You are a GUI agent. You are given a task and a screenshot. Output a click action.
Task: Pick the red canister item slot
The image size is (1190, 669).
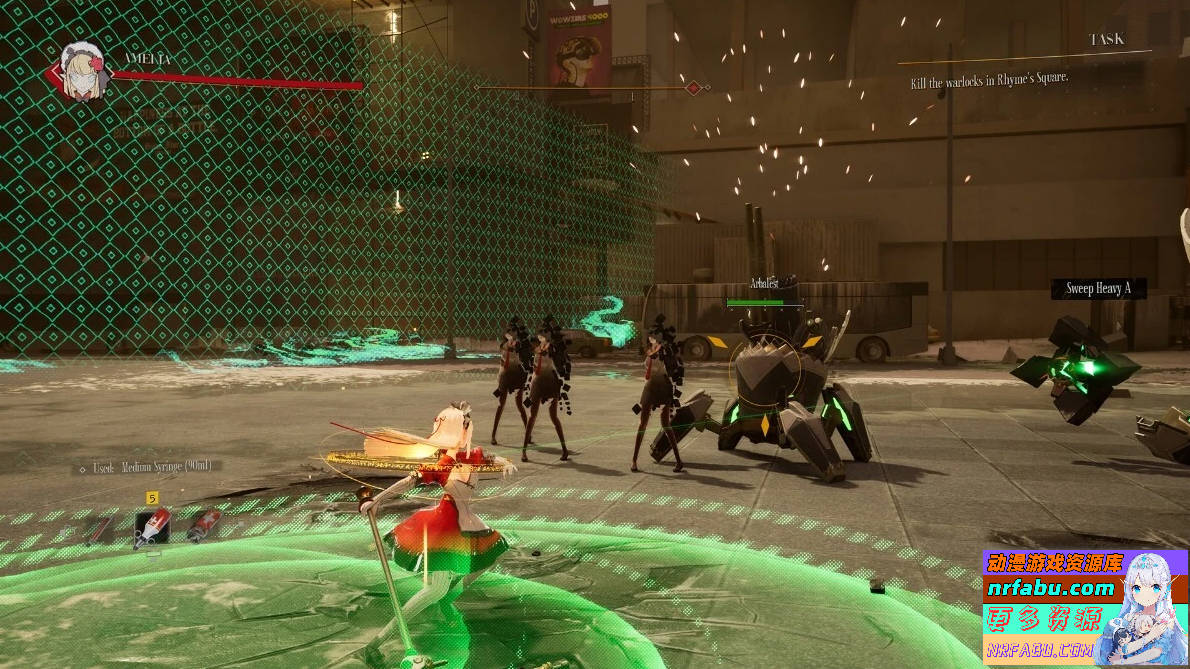(x=203, y=524)
